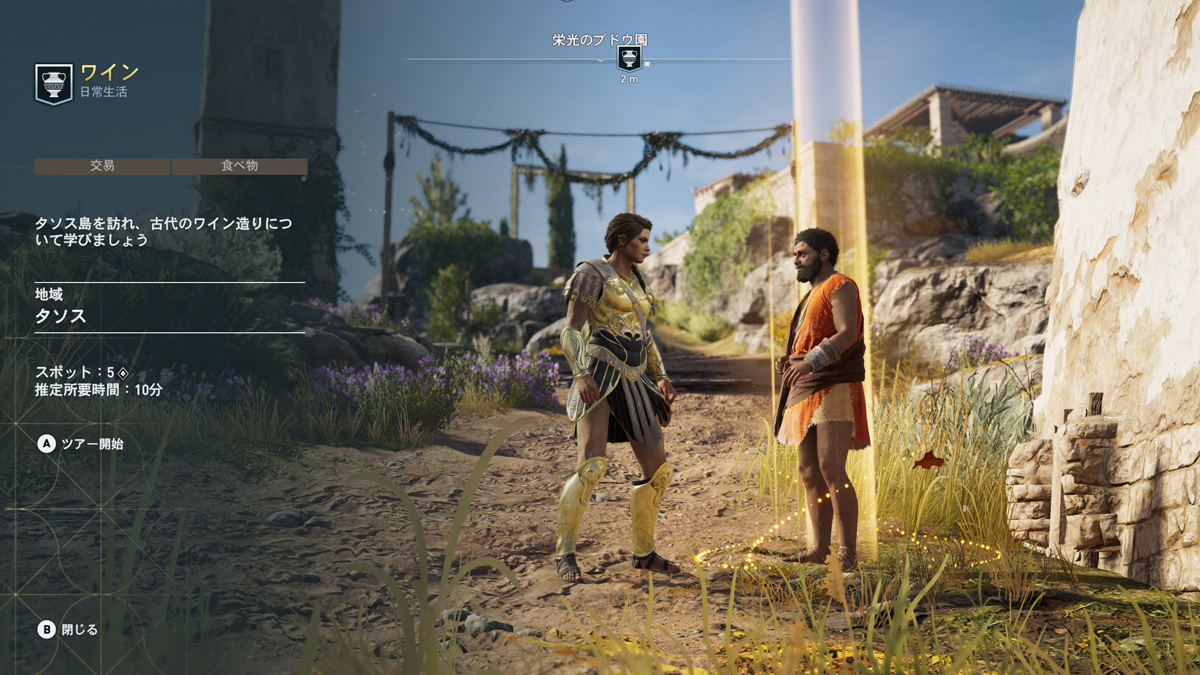The height and width of the screenshot is (675, 1200).
Task: Close the tour panel with 閉じる
Action: tap(68, 629)
